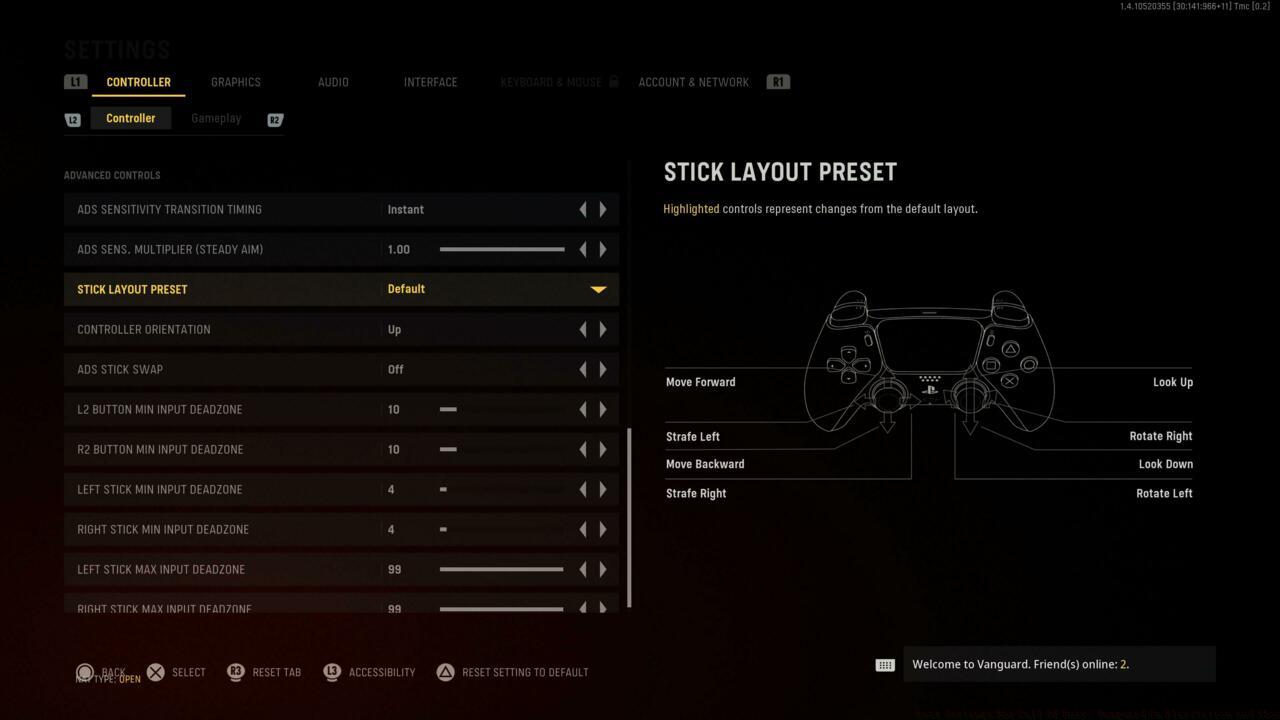Image resolution: width=1280 pixels, height=720 pixels.
Task: Click the R1 shoulder button icon
Action: [x=778, y=81]
